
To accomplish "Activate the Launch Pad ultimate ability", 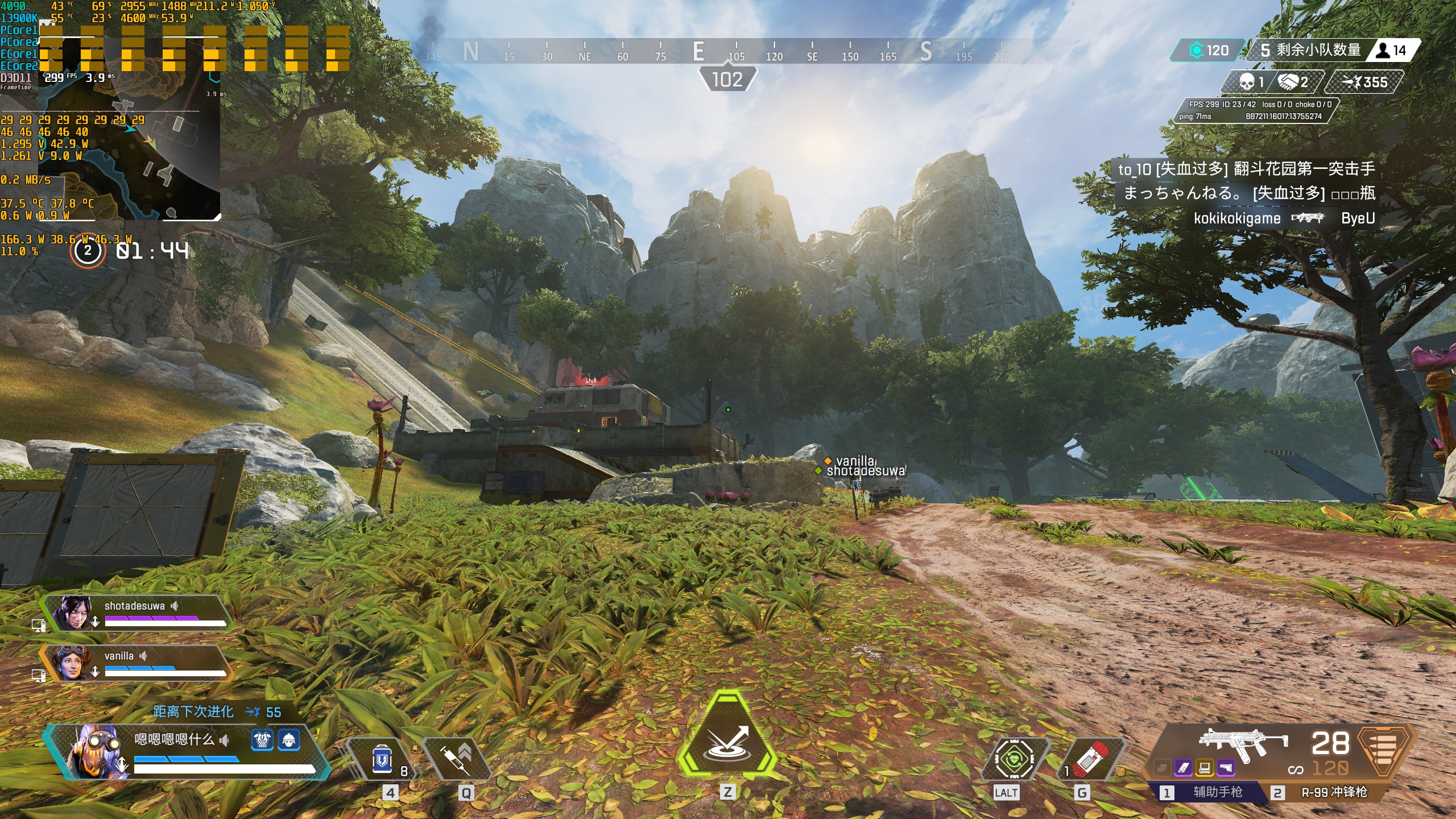I will [727, 739].
